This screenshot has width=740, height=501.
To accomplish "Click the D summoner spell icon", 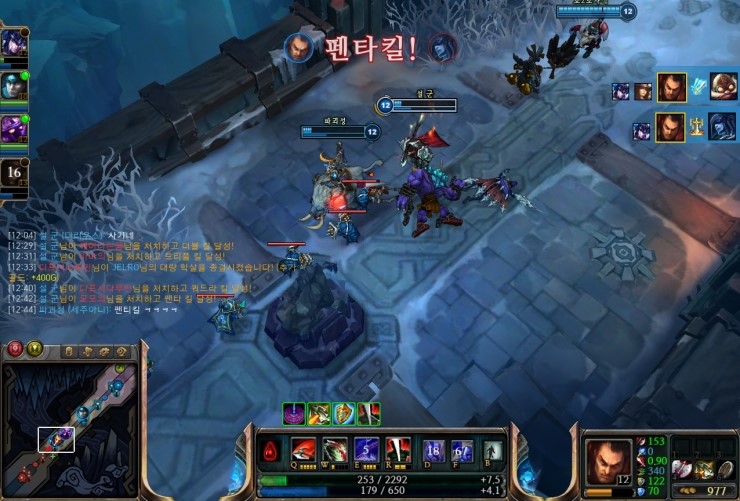I will pos(433,452).
